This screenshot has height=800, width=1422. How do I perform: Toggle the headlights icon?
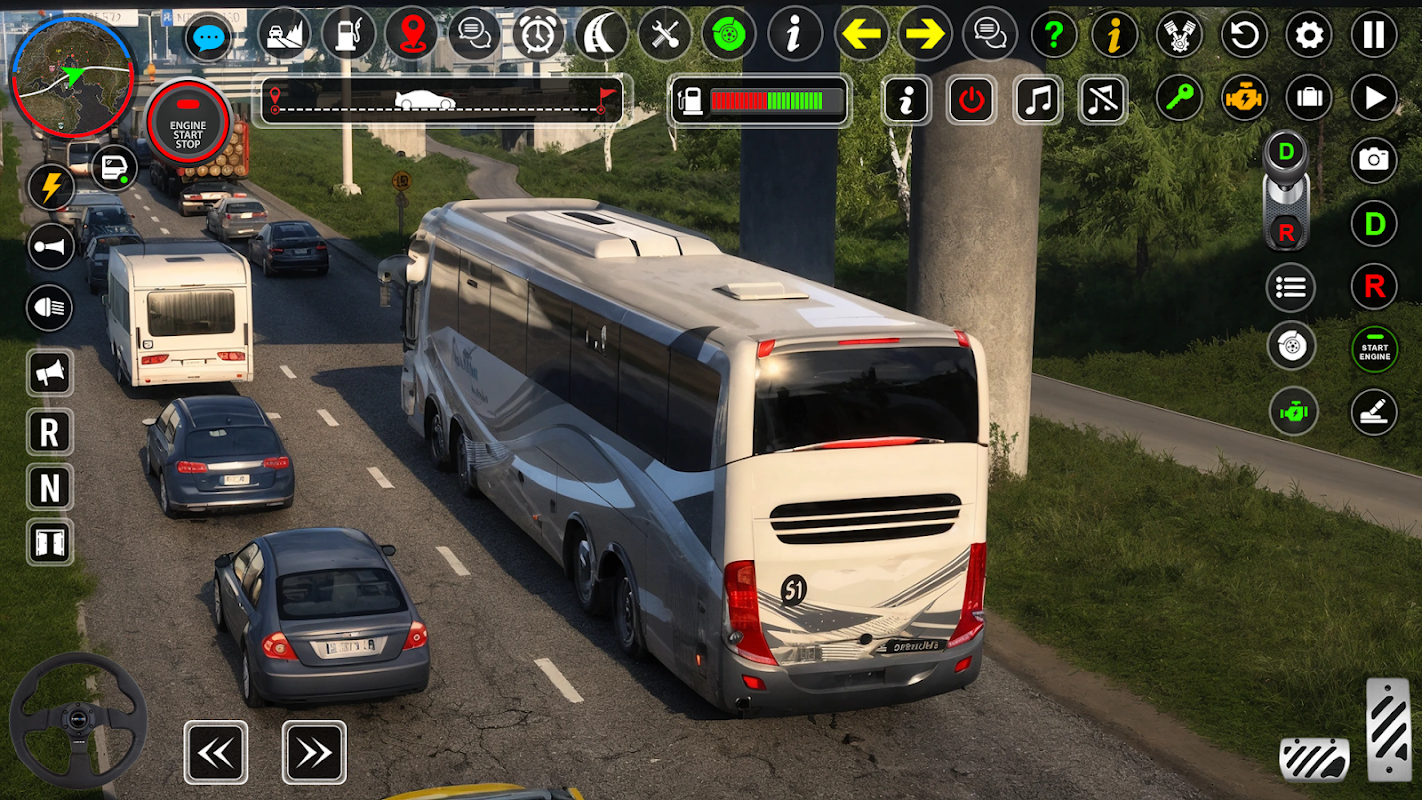50,307
